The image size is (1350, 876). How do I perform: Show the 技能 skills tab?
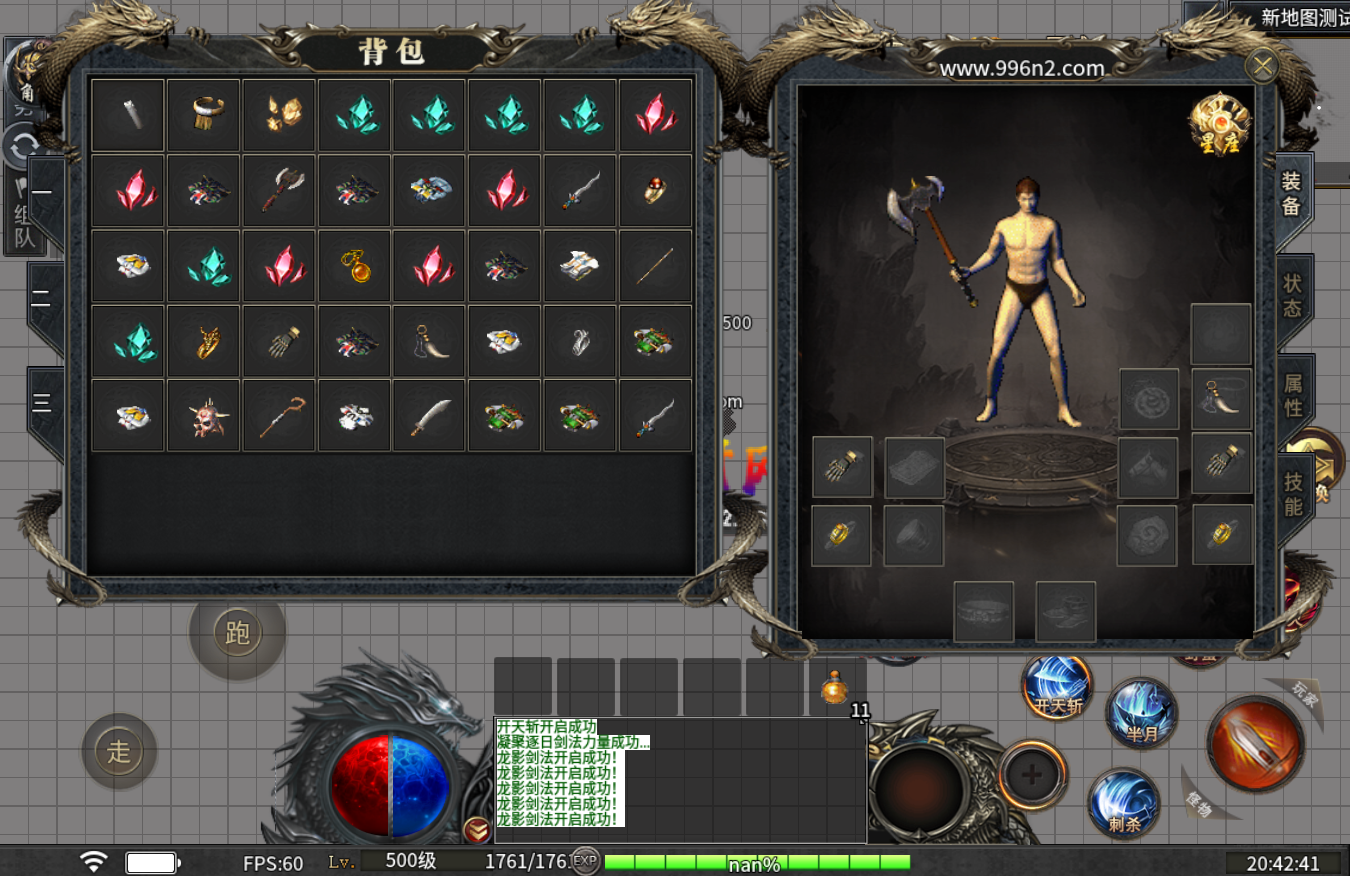1293,493
